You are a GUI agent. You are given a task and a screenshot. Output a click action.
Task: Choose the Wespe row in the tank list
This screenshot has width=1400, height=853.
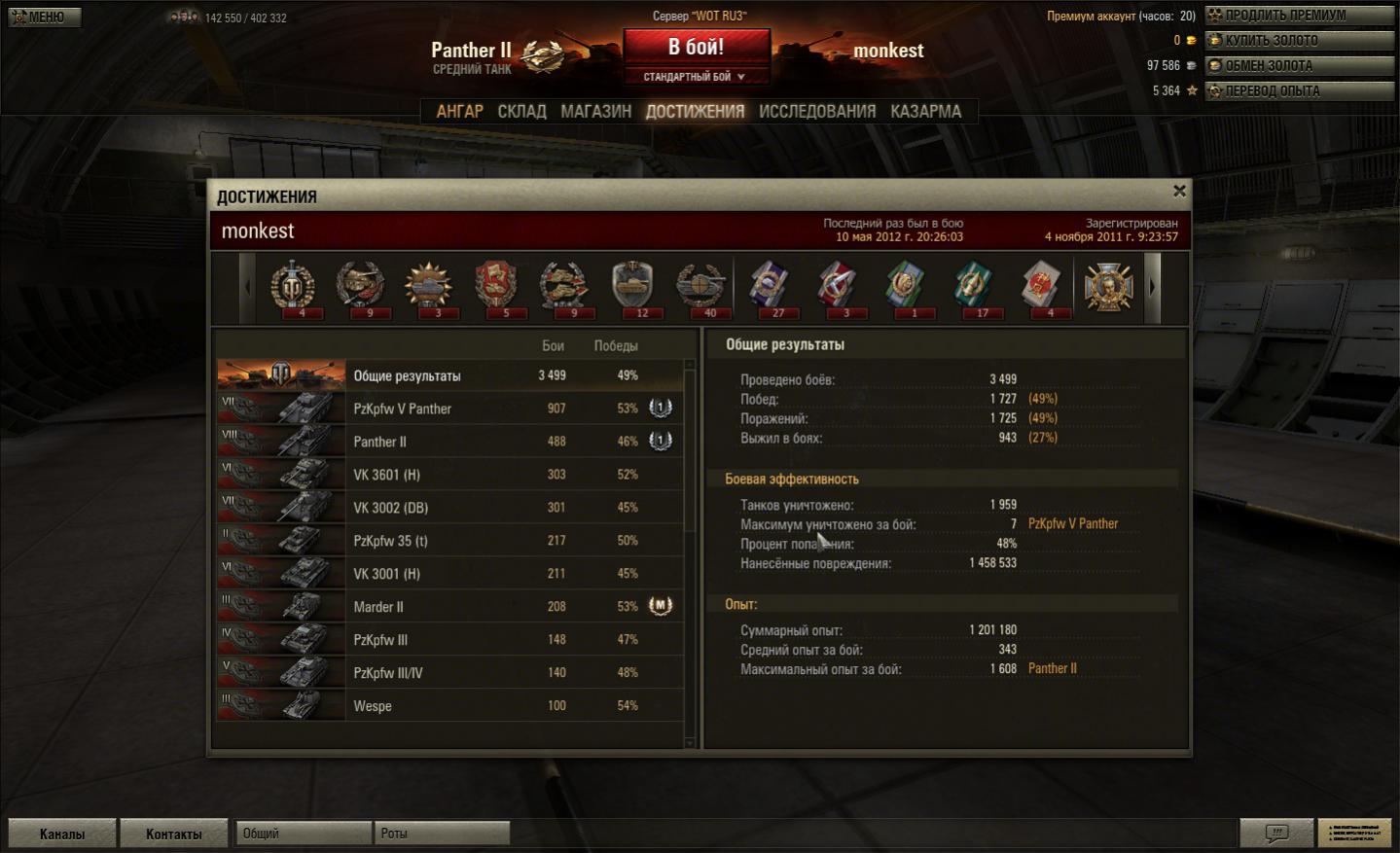pos(449,706)
